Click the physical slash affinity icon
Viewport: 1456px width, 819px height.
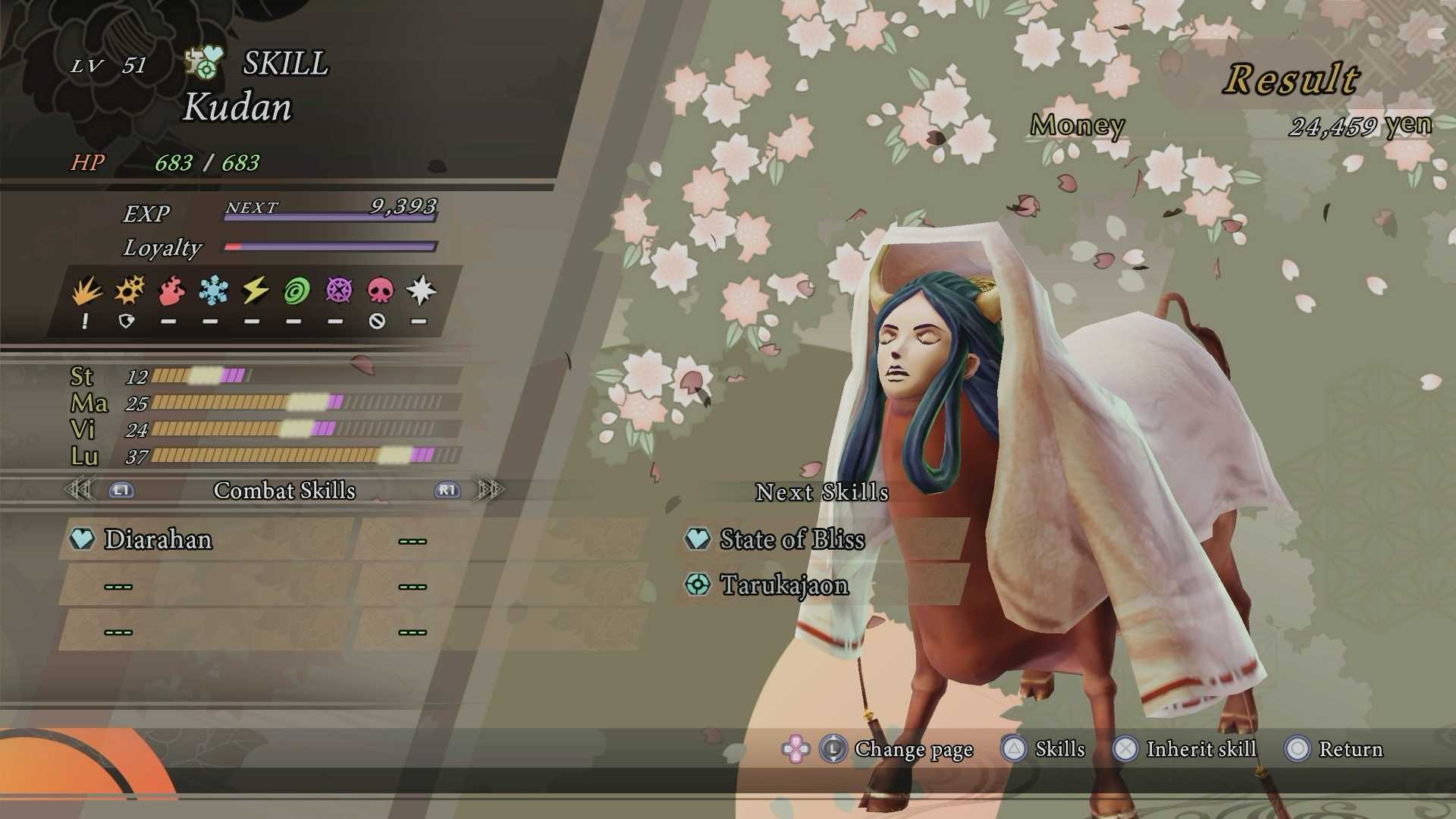86,291
